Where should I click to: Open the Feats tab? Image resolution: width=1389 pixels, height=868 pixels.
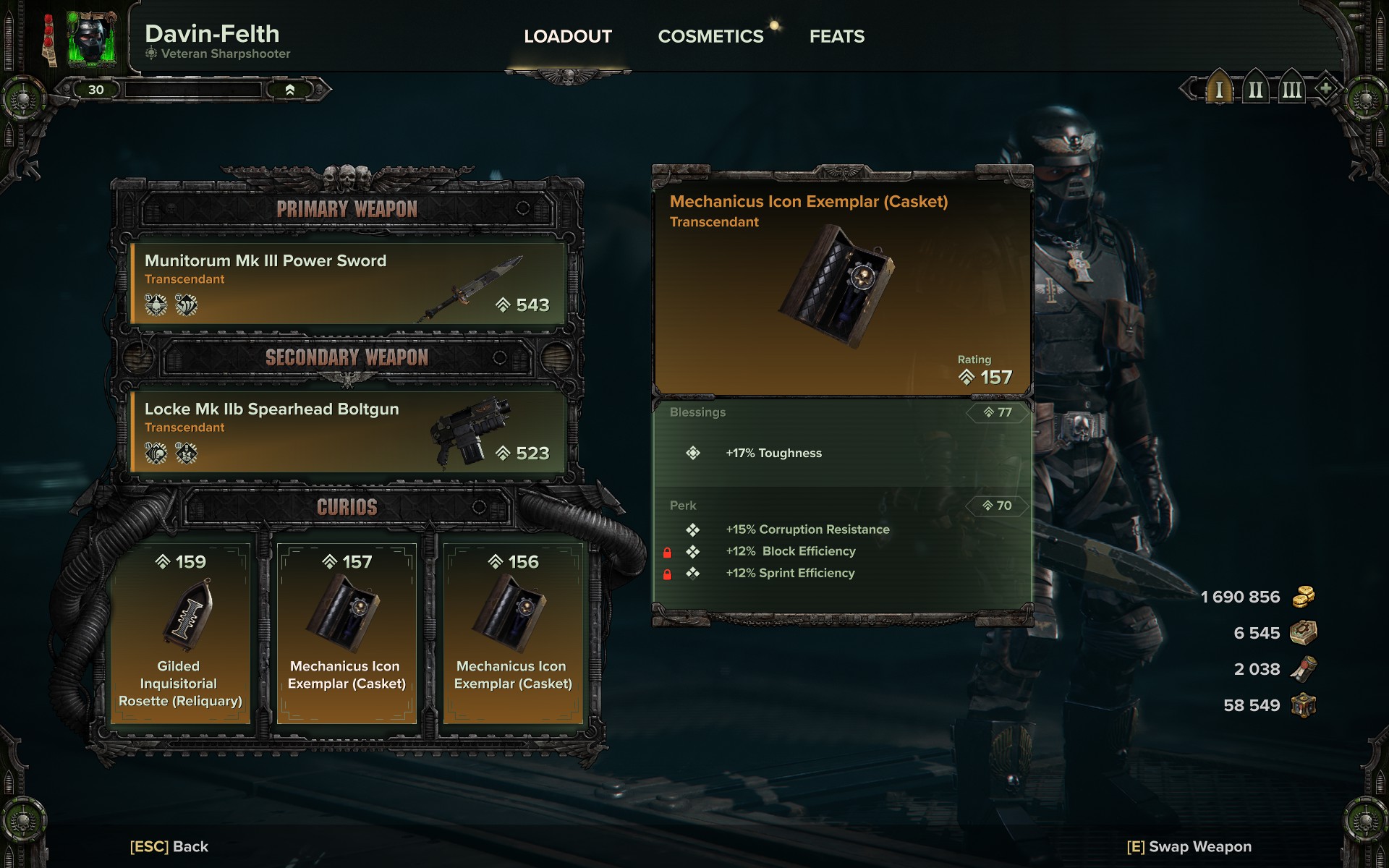click(x=836, y=36)
